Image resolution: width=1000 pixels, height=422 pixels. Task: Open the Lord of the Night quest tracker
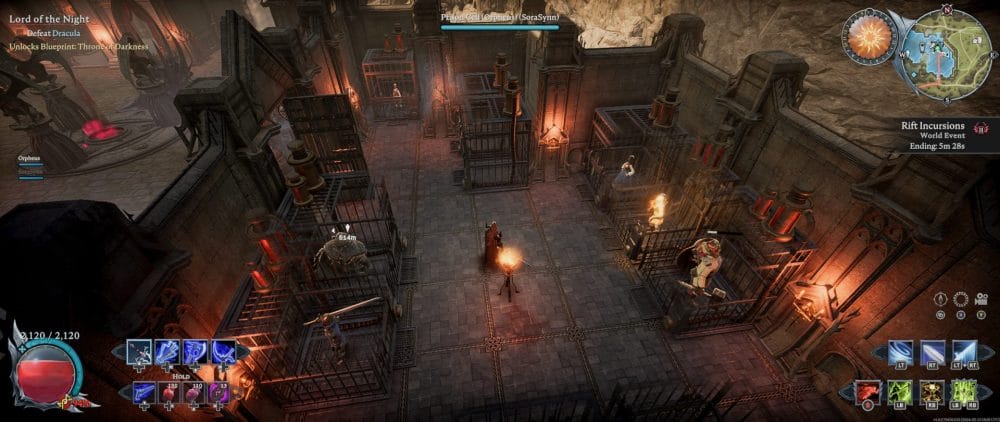pyautogui.click(x=48, y=18)
